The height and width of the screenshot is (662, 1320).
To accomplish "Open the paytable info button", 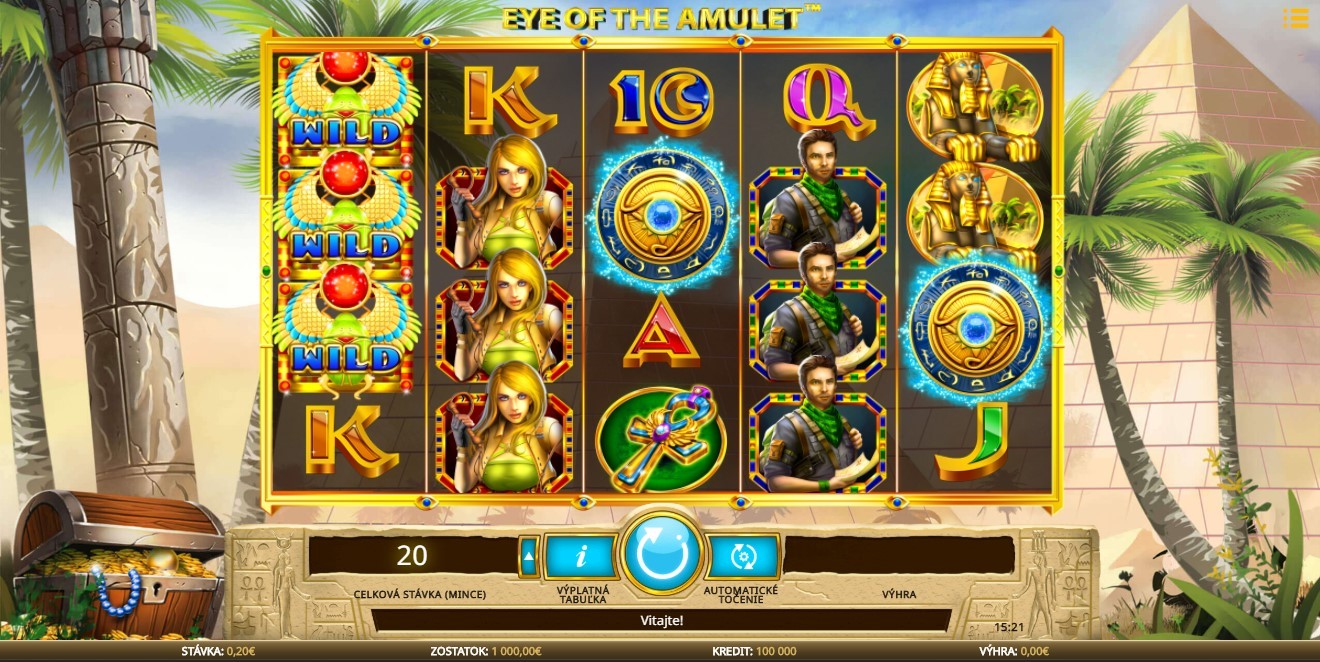I will [581, 556].
